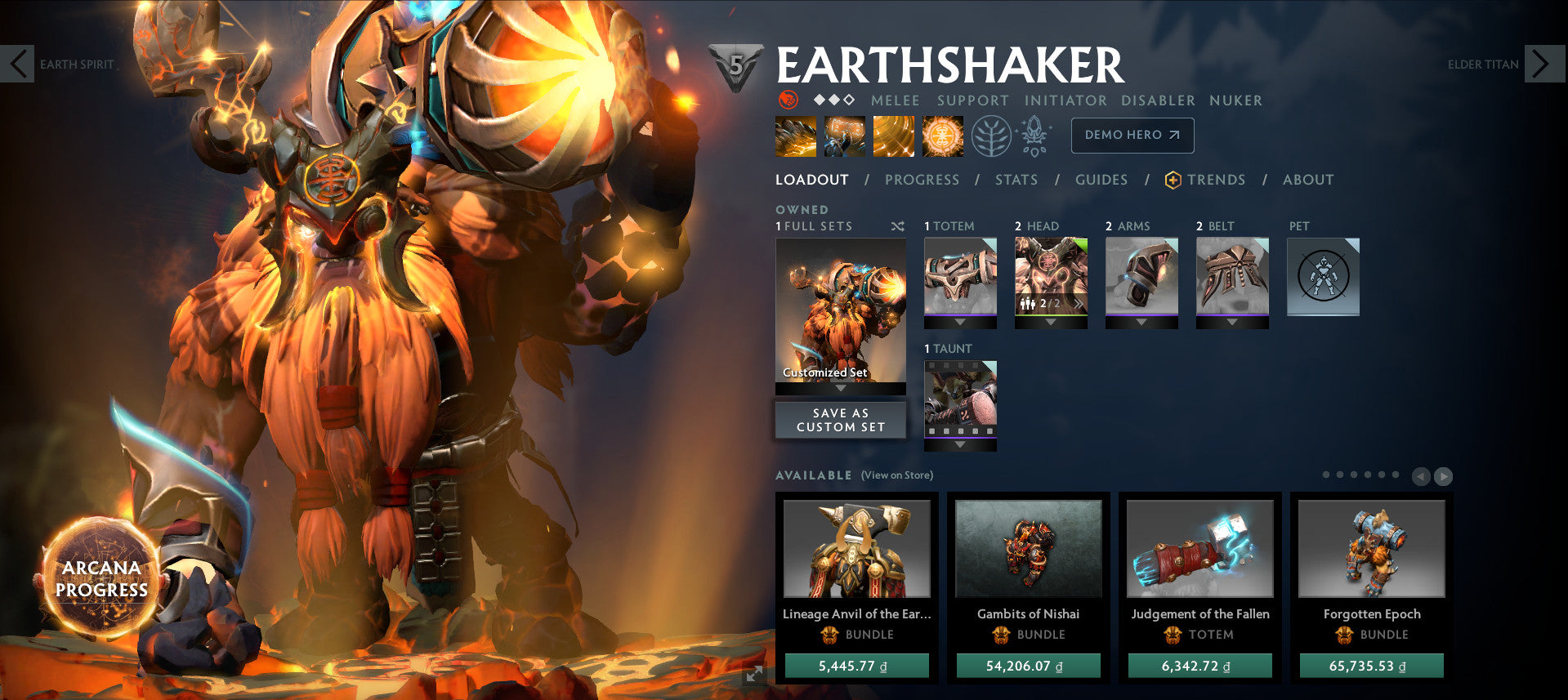The width and height of the screenshot is (1568, 700).
Task: Select the Fissure ability icon
Action: coord(795,136)
